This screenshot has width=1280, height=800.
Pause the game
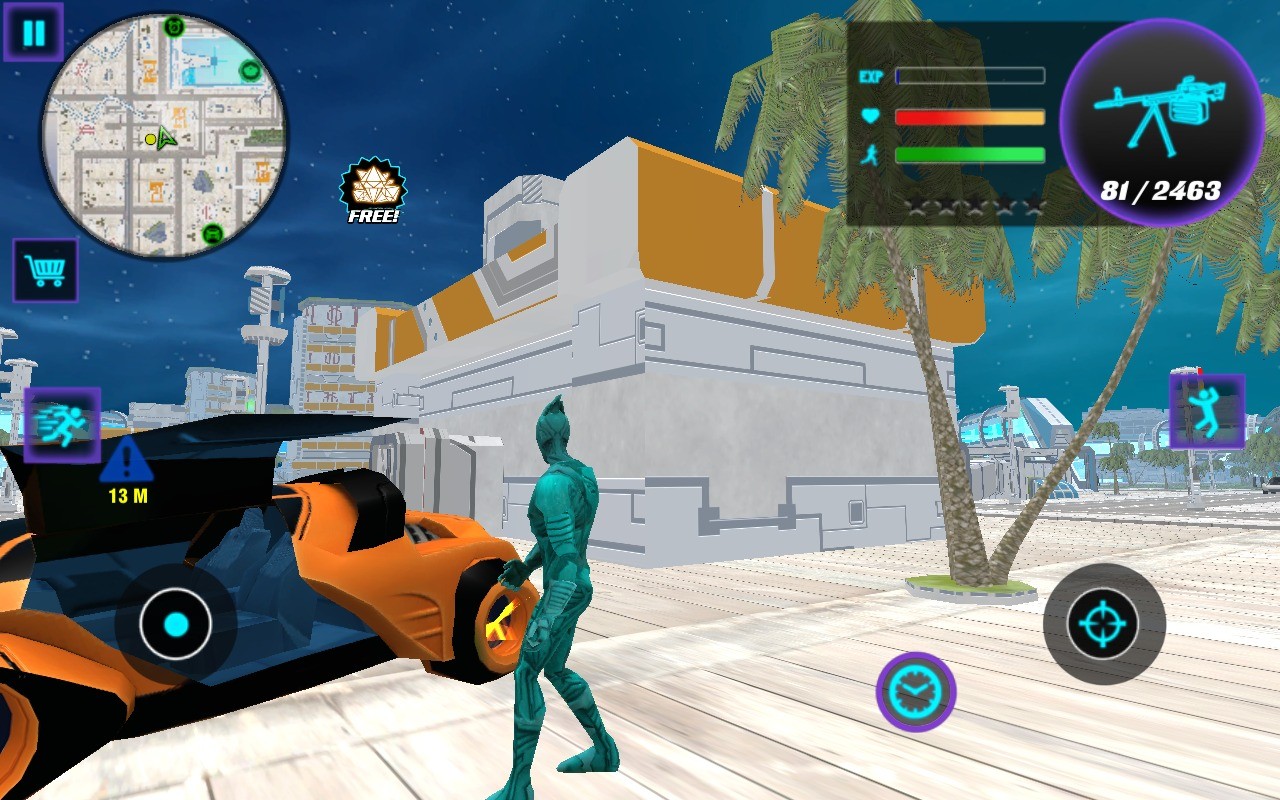point(33,33)
